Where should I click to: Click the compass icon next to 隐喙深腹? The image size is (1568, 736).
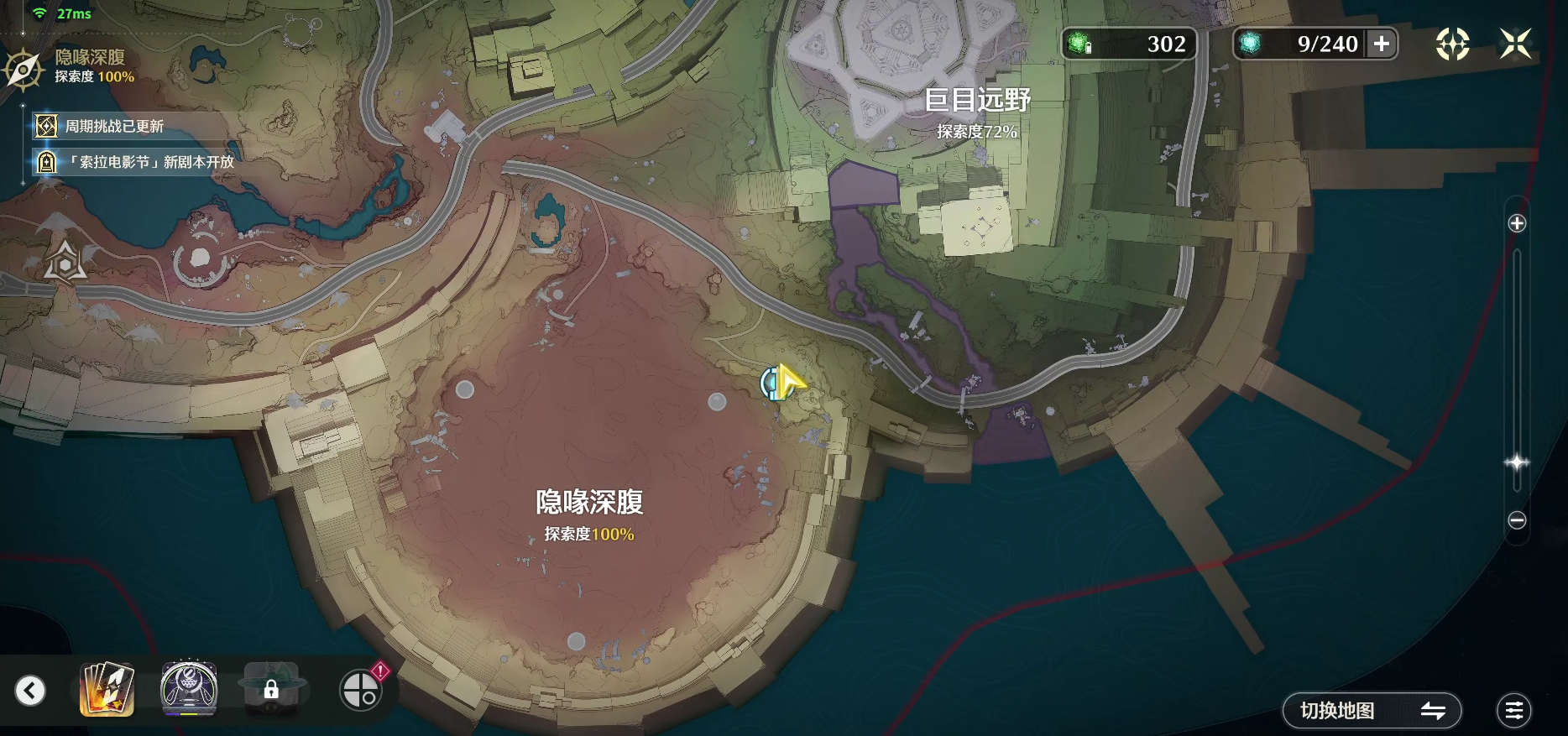[x=24, y=69]
